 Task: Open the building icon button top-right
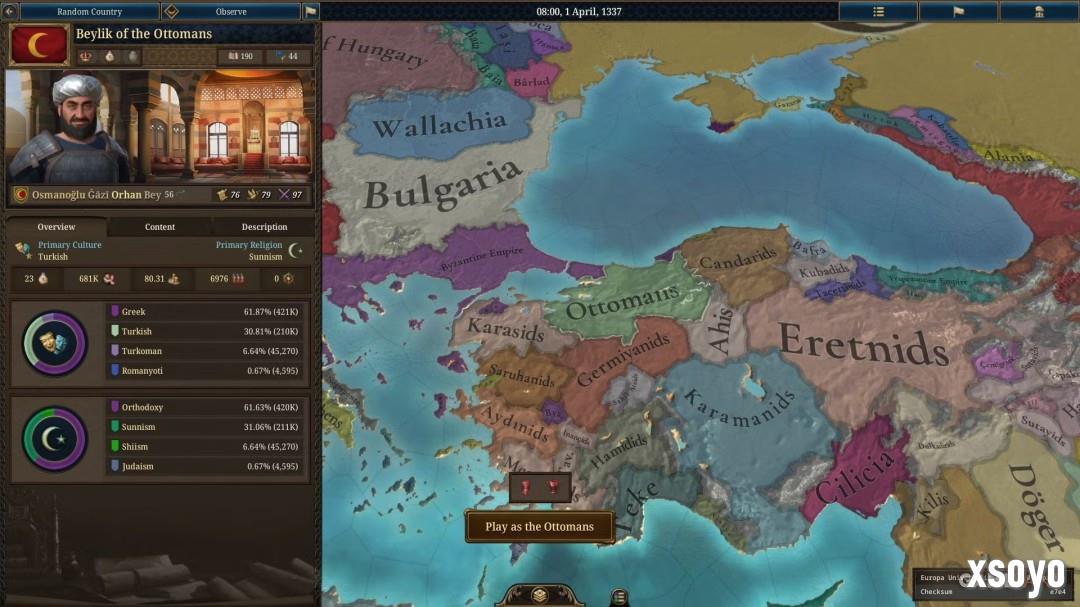1039,12
